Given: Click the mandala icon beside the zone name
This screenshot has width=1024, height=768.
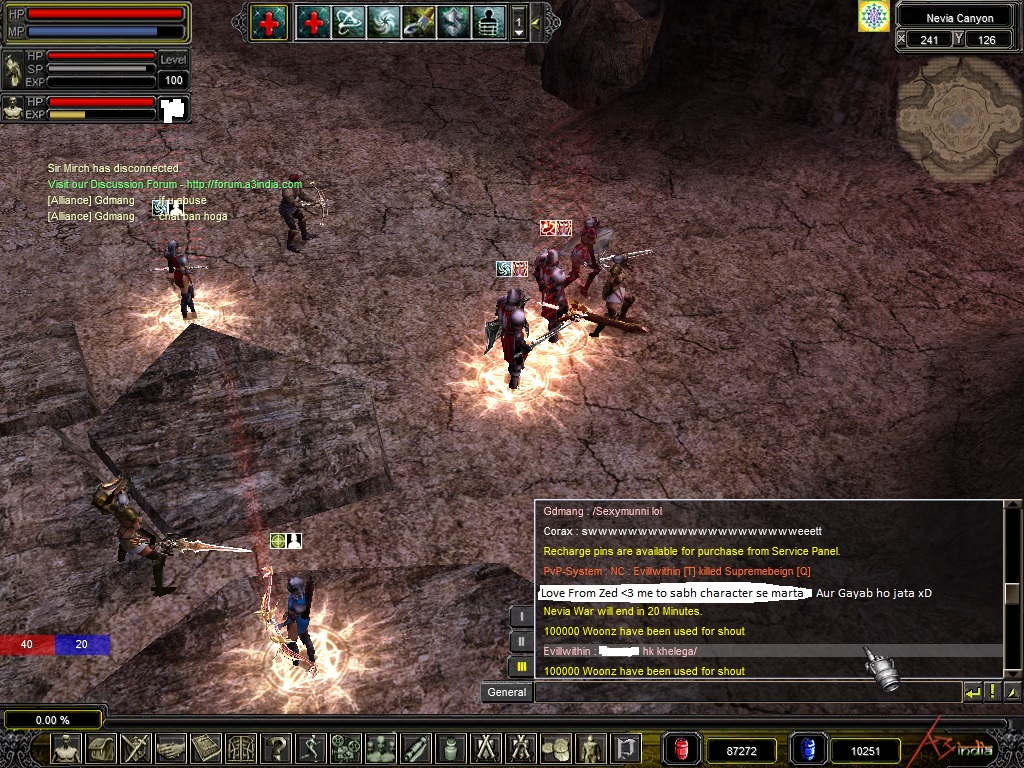Looking at the screenshot, I should pyautogui.click(x=874, y=16).
